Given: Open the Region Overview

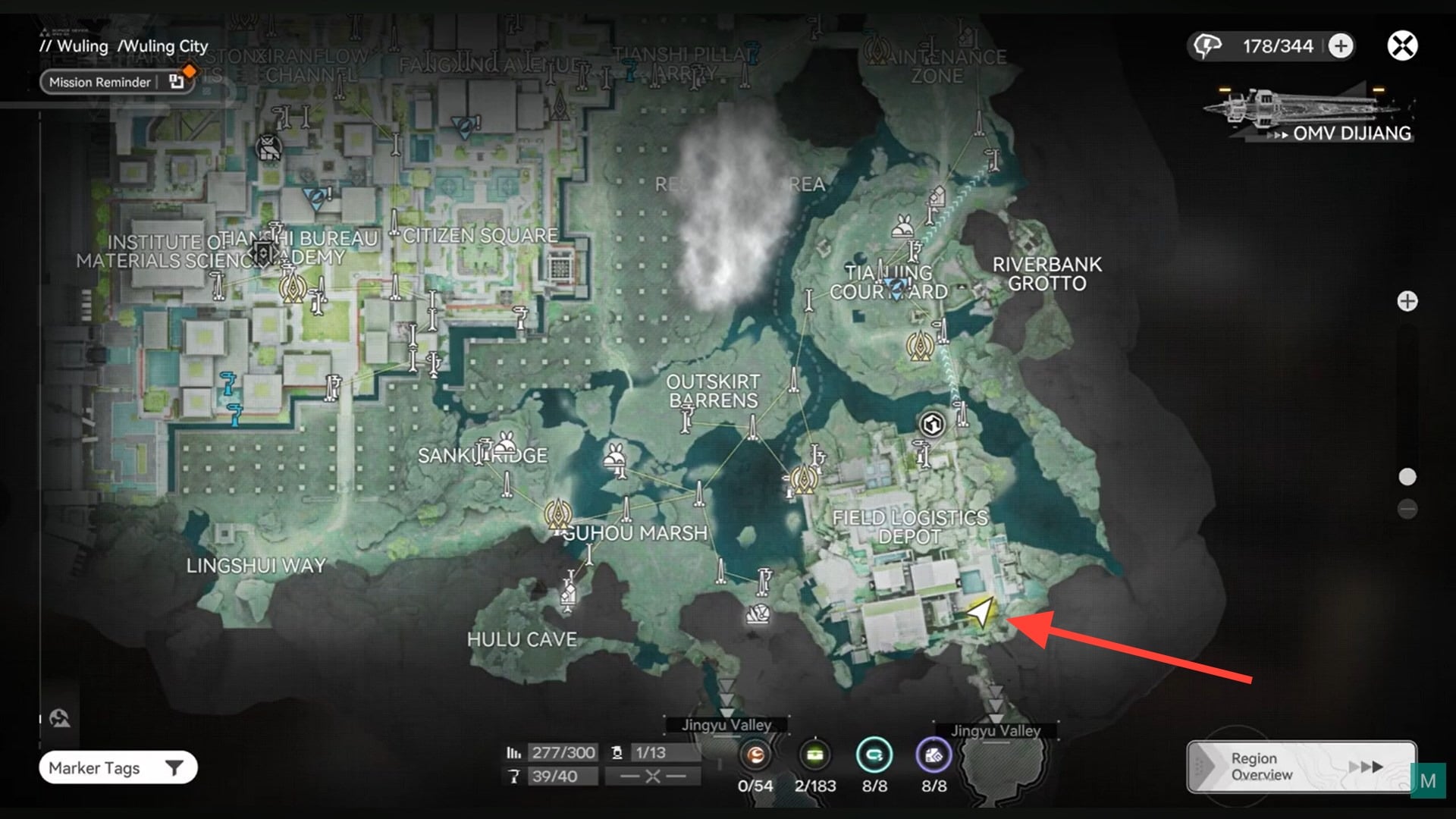Looking at the screenshot, I should pos(1301,767).
